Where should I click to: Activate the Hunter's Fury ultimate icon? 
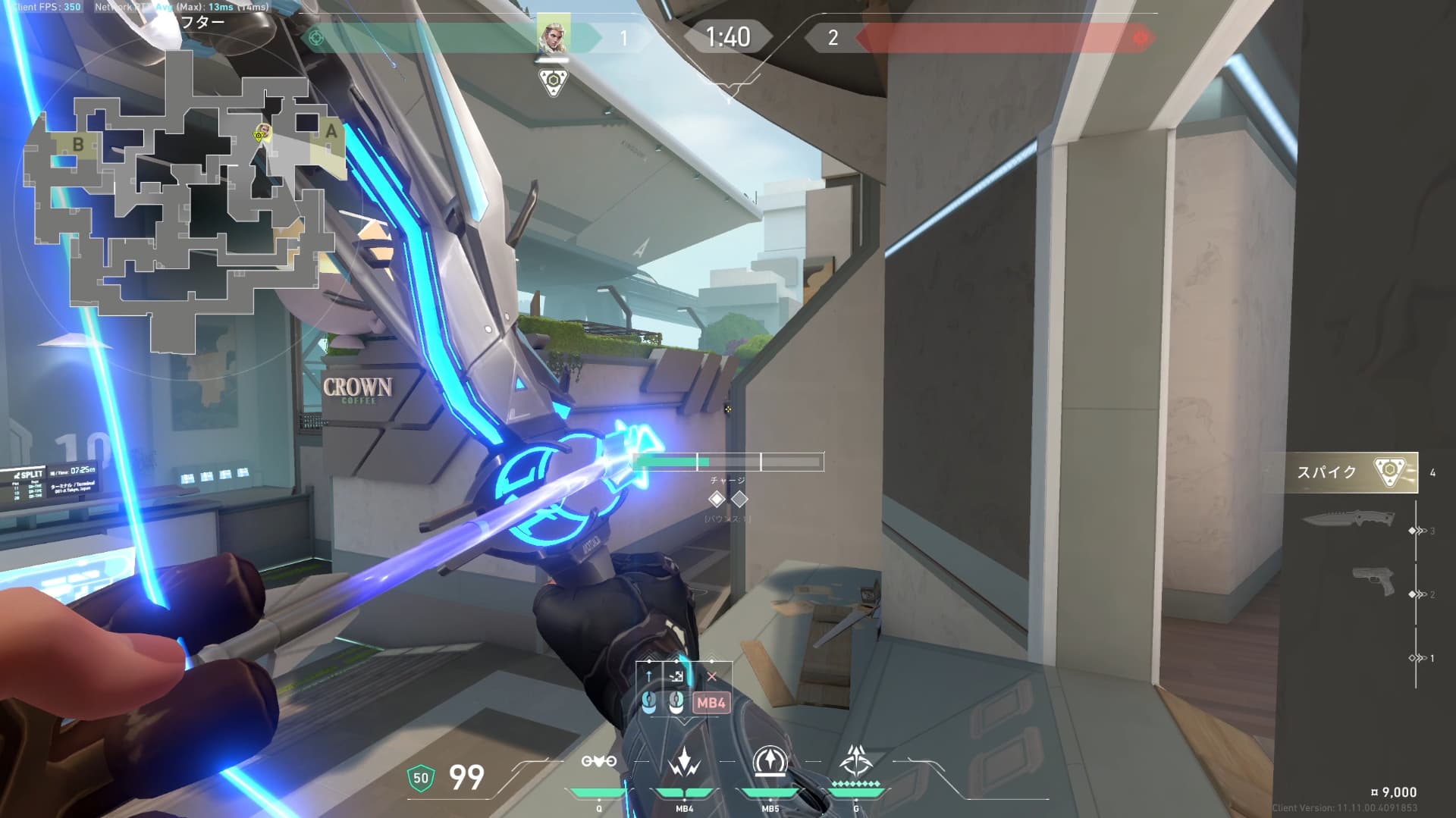pyautogui.click(x=856, y=760)
